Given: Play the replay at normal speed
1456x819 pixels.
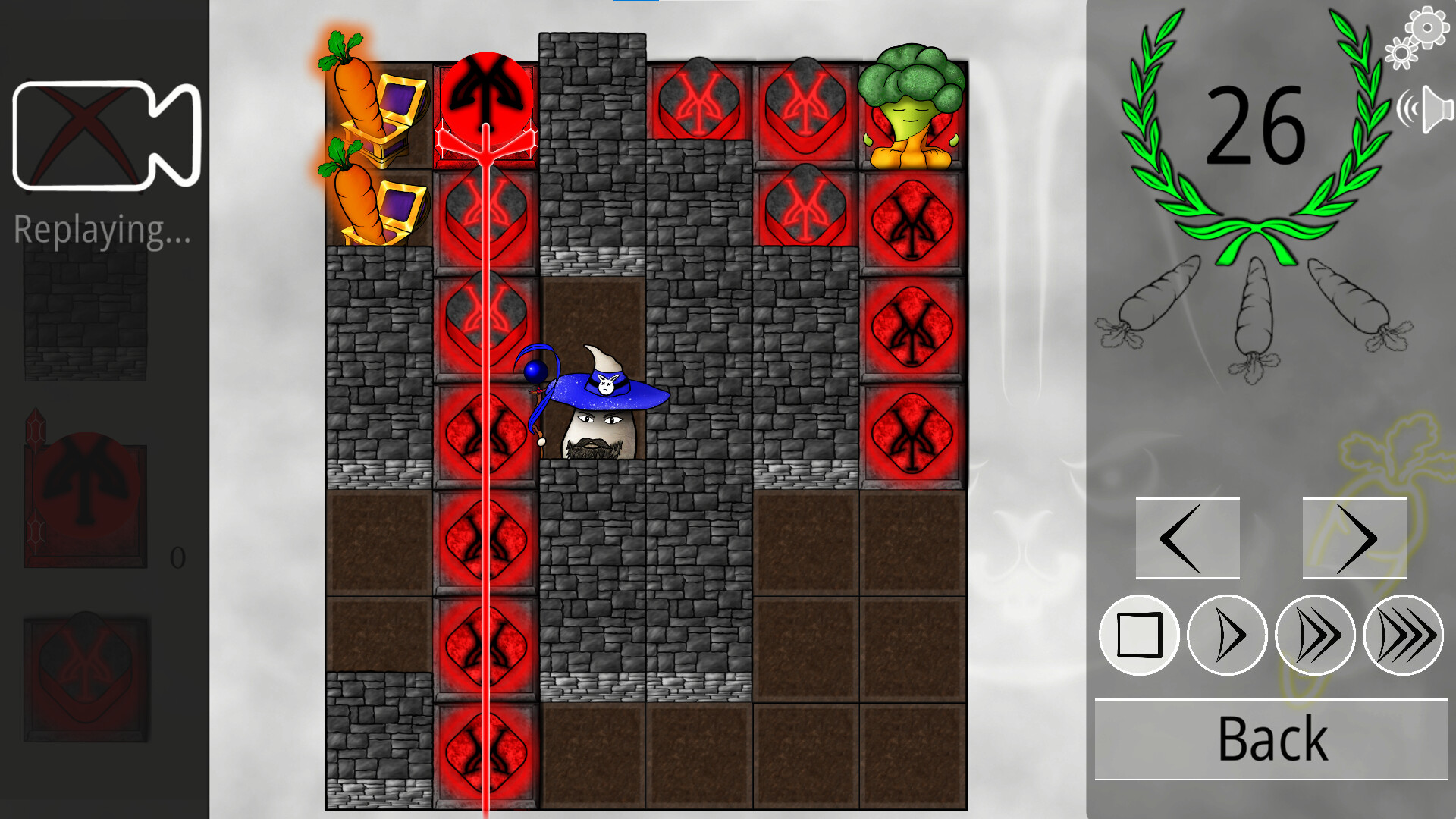Looking at the screenshot, I should [1225, 635].
